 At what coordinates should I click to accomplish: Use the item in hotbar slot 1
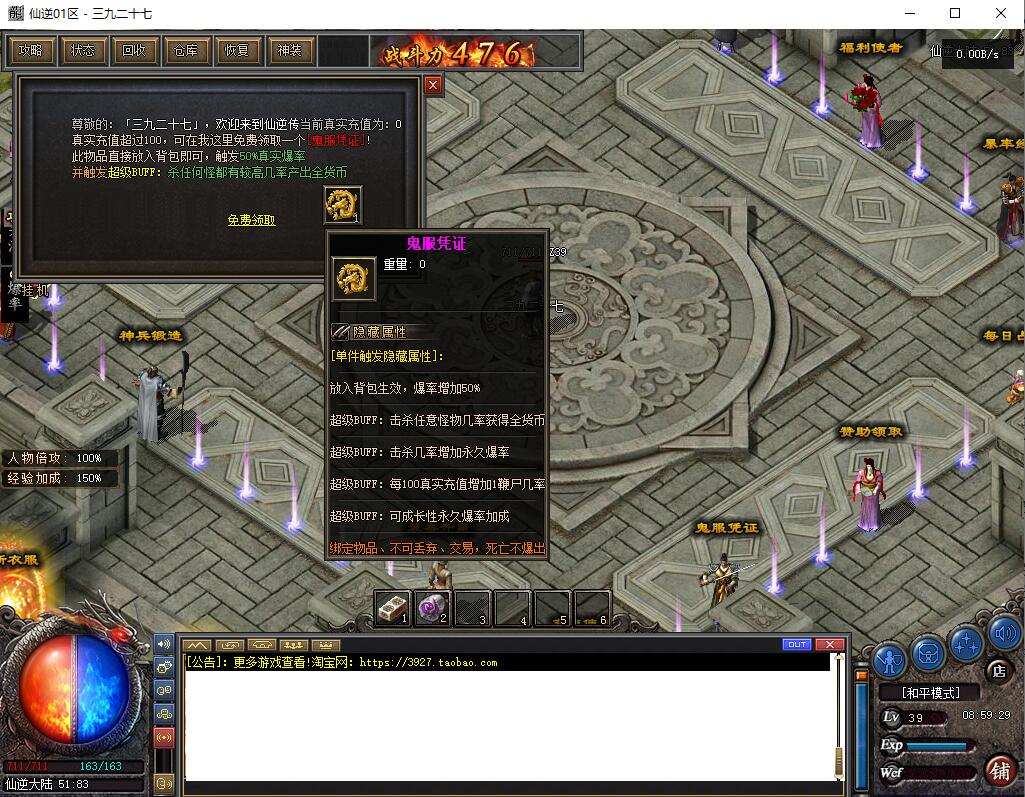click(392, 608)
